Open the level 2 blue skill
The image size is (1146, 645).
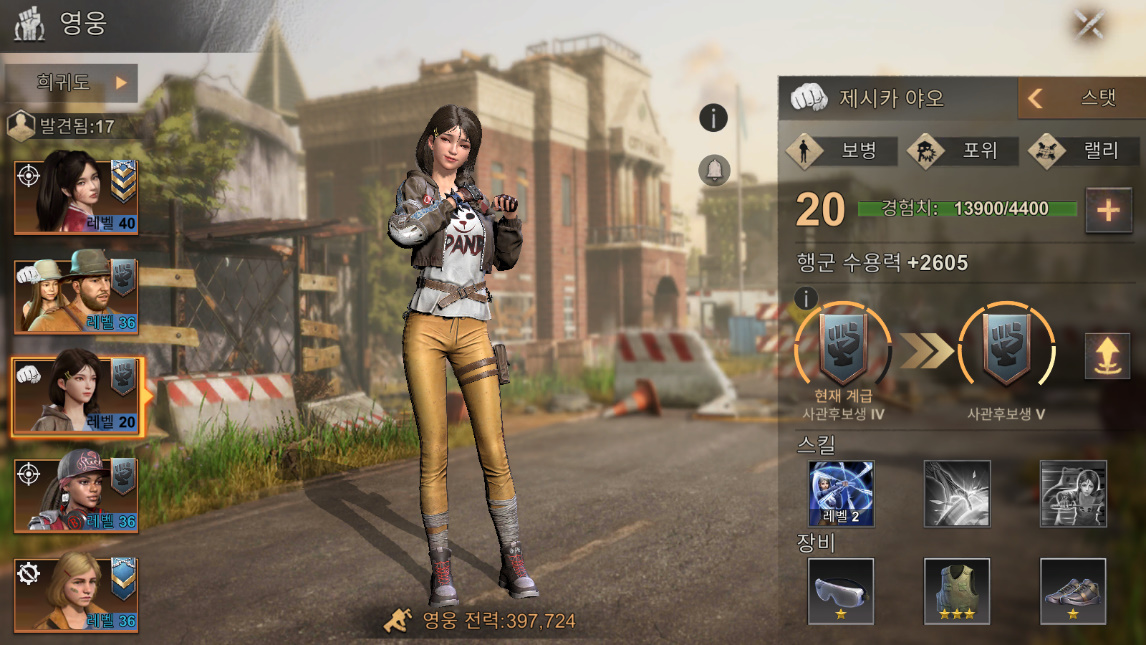841,494
